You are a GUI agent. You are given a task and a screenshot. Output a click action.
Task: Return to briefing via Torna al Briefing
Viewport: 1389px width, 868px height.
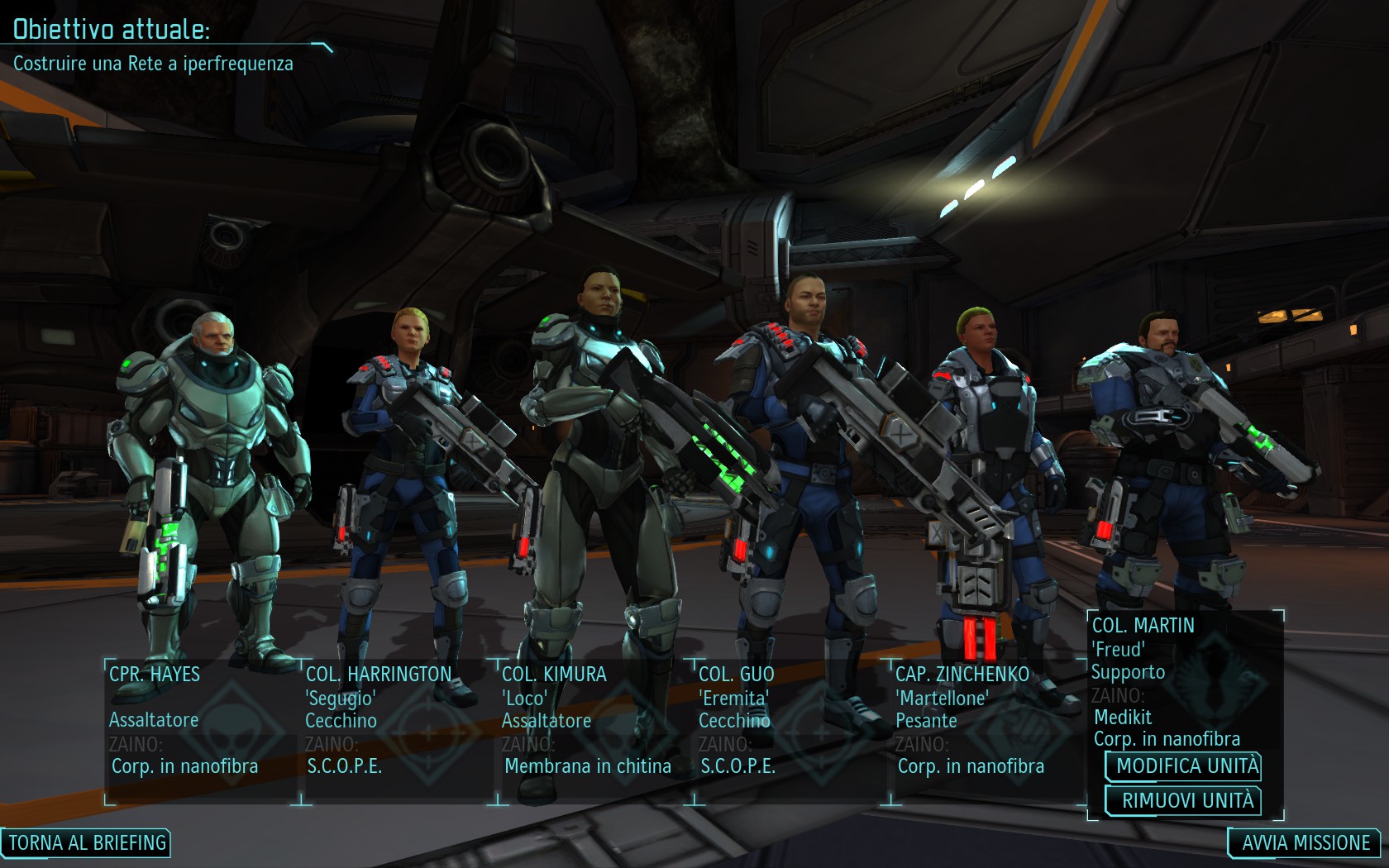coord(87,842)
